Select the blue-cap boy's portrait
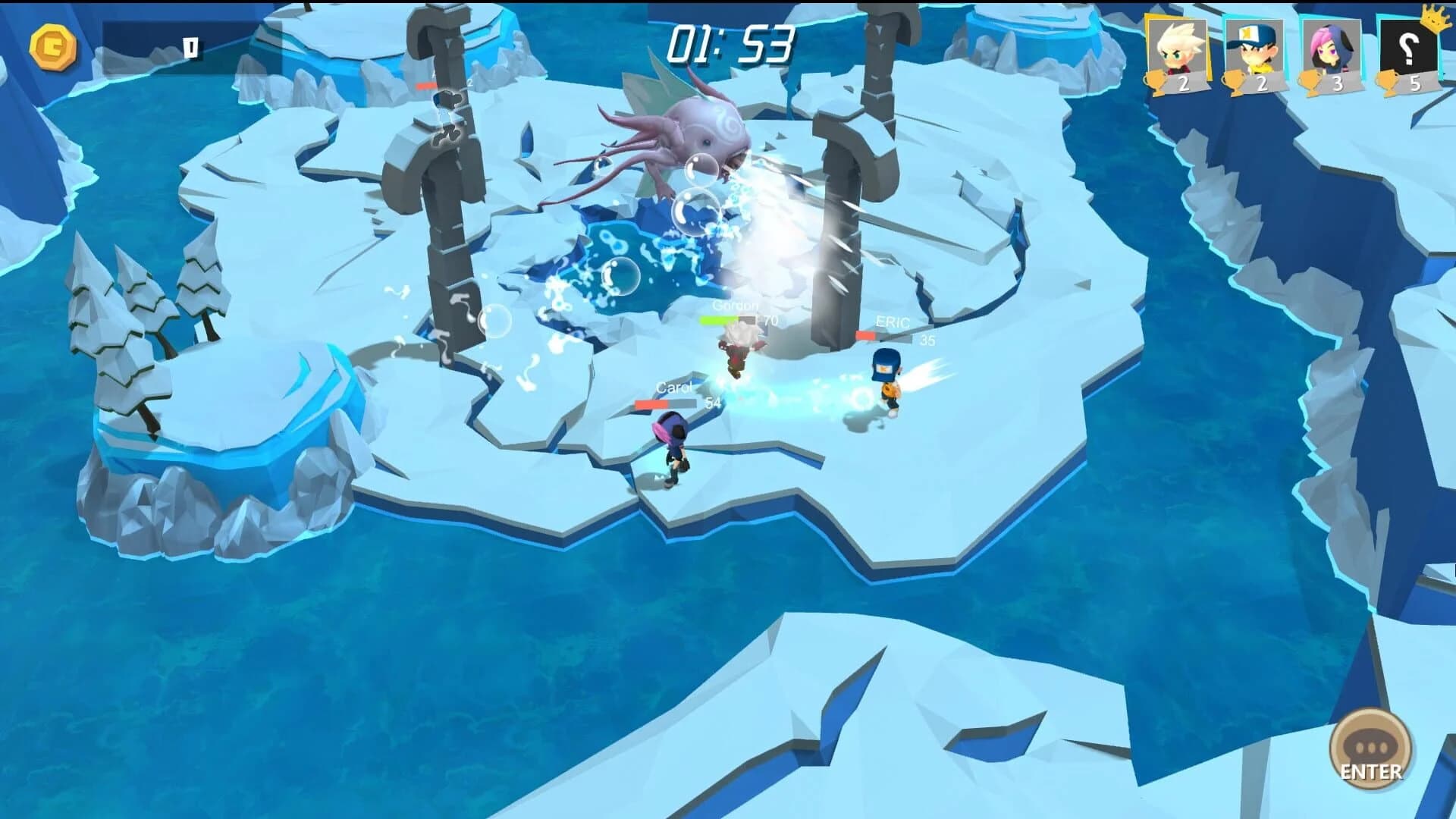Screen dimensions: 1456x819 click(x=1252, y=47)
